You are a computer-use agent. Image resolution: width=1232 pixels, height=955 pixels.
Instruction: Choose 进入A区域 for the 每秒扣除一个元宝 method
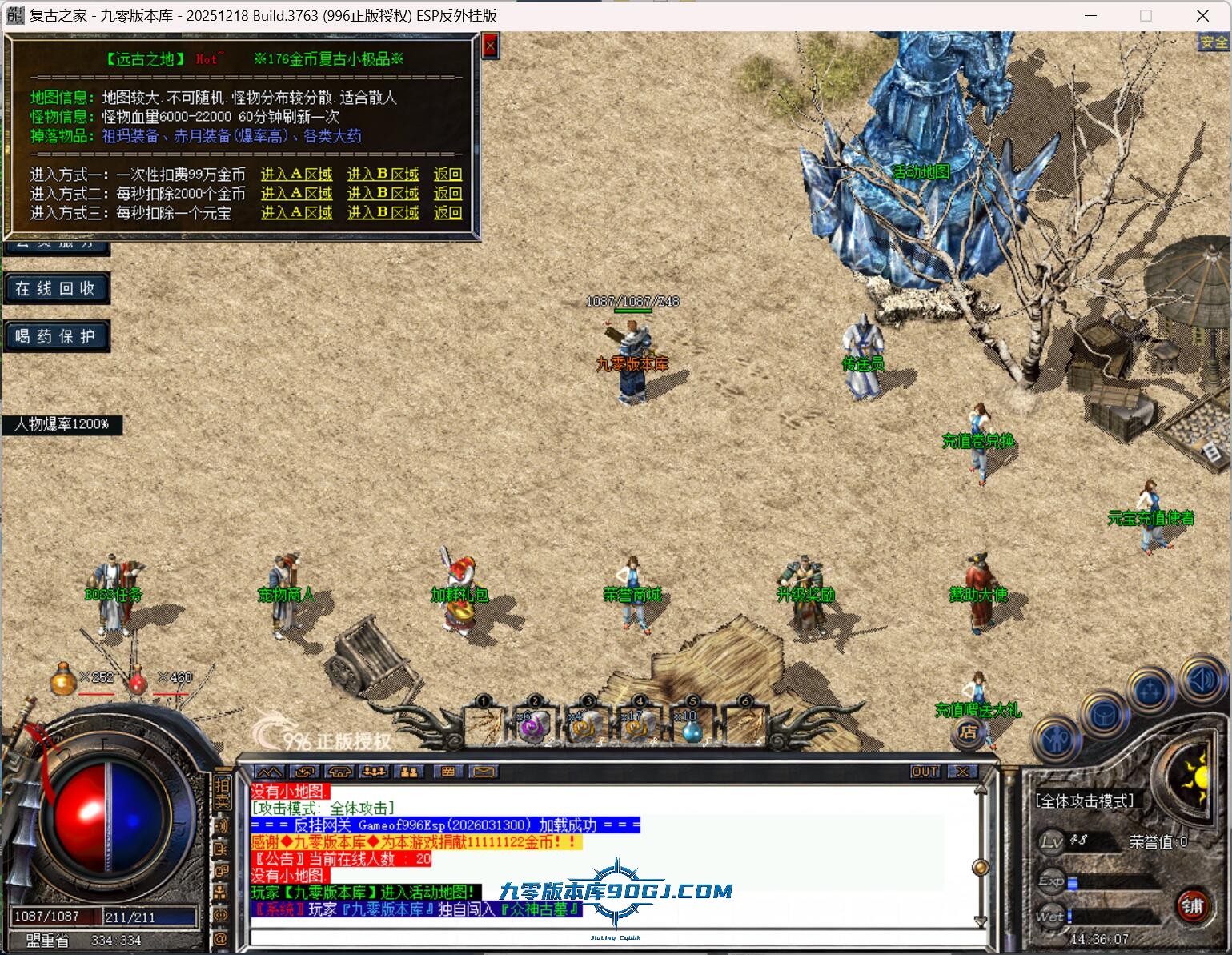pyautogui.click(x=296, y=213)
